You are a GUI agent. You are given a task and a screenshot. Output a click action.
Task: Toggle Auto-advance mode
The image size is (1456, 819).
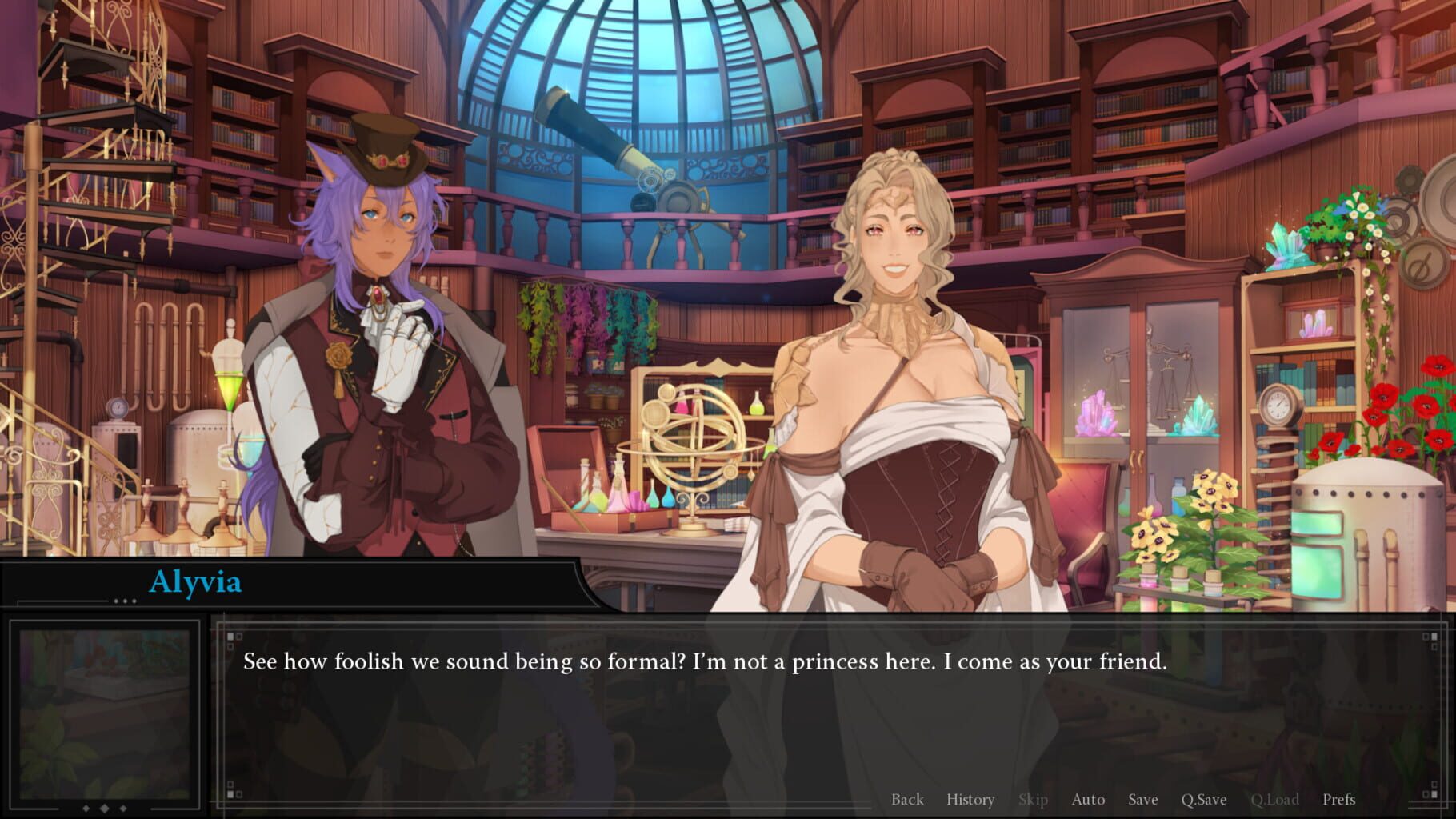tap(1089, 799)
